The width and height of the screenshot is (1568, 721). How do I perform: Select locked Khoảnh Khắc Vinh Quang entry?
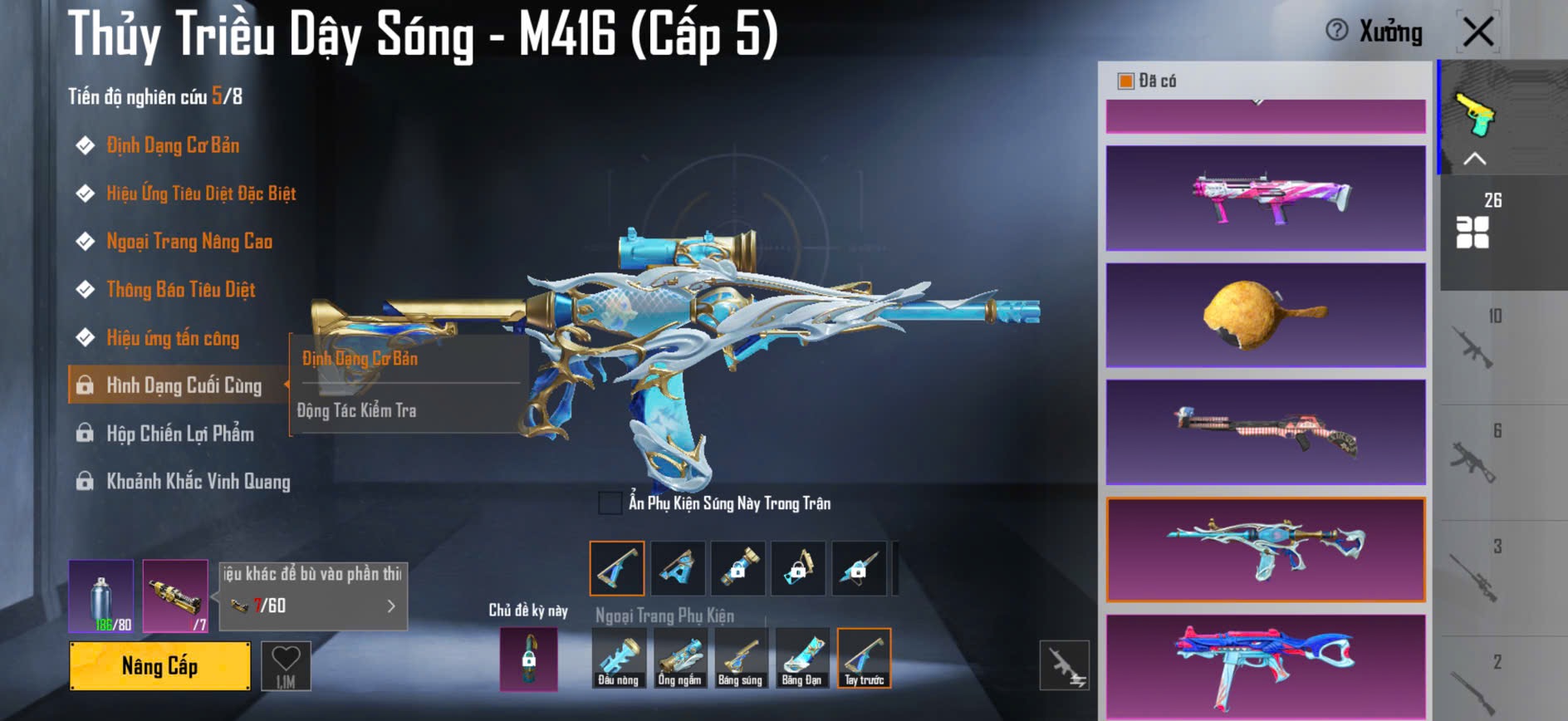[198, 482]
